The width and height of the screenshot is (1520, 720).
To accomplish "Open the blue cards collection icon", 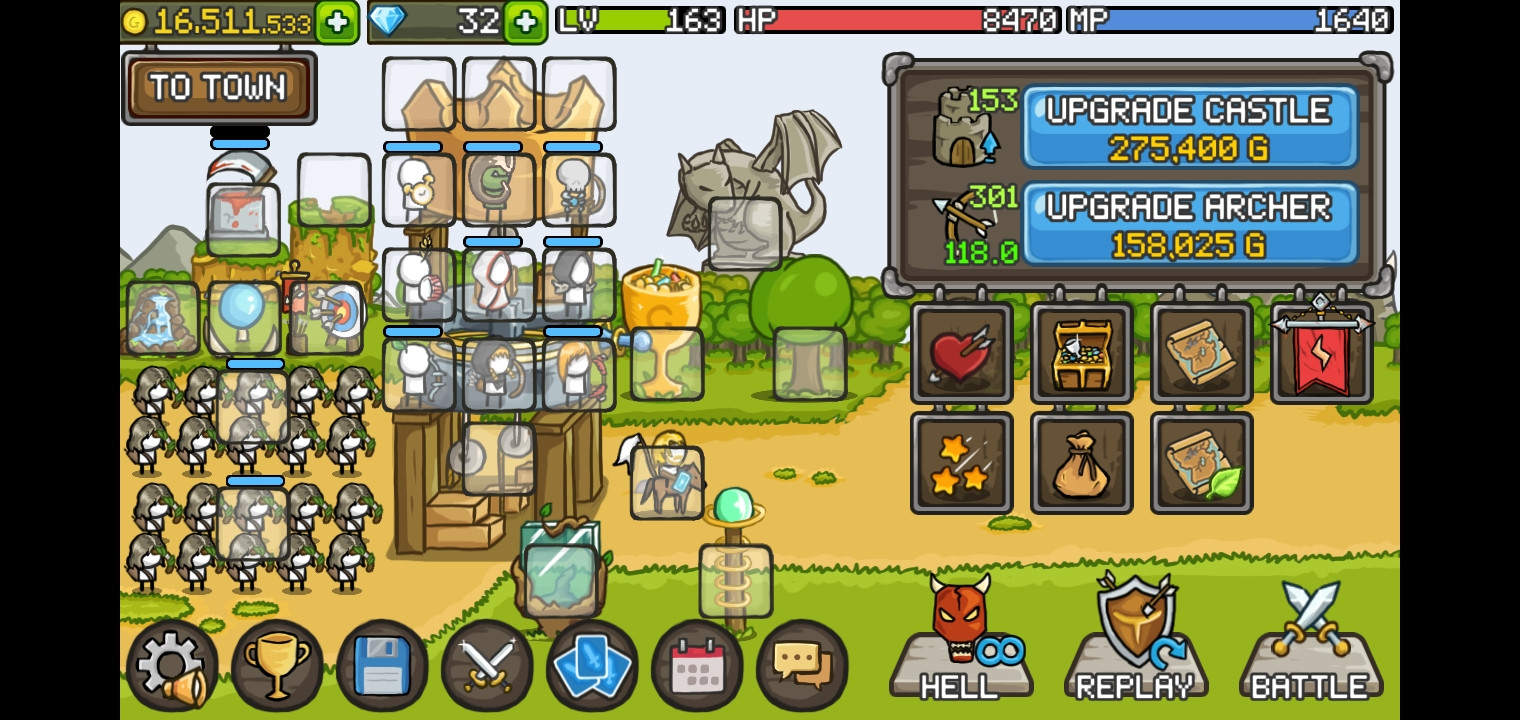I will coord(592,664).
